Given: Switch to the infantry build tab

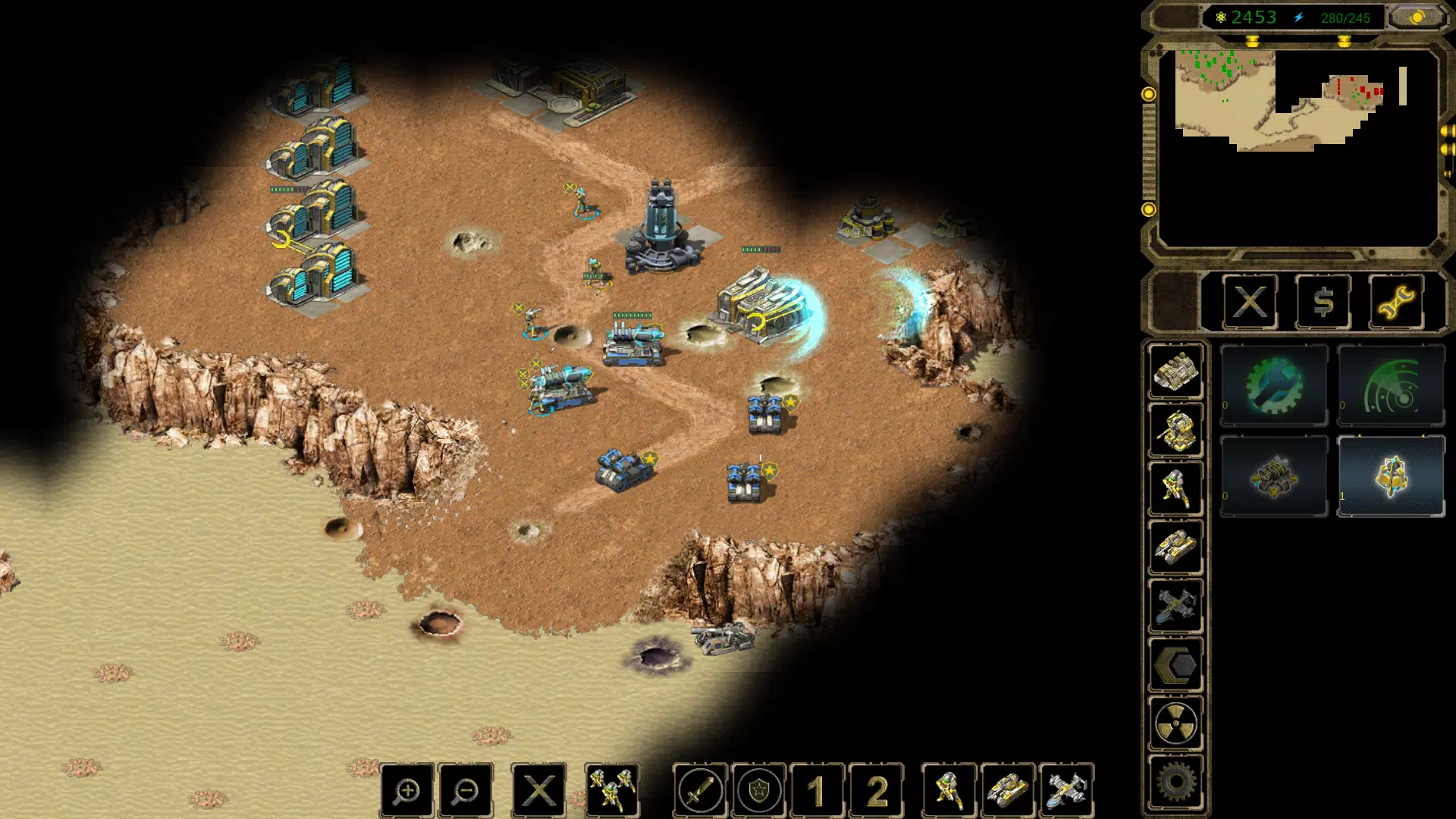Looking at the screenshot, I should coord(1176,489).
